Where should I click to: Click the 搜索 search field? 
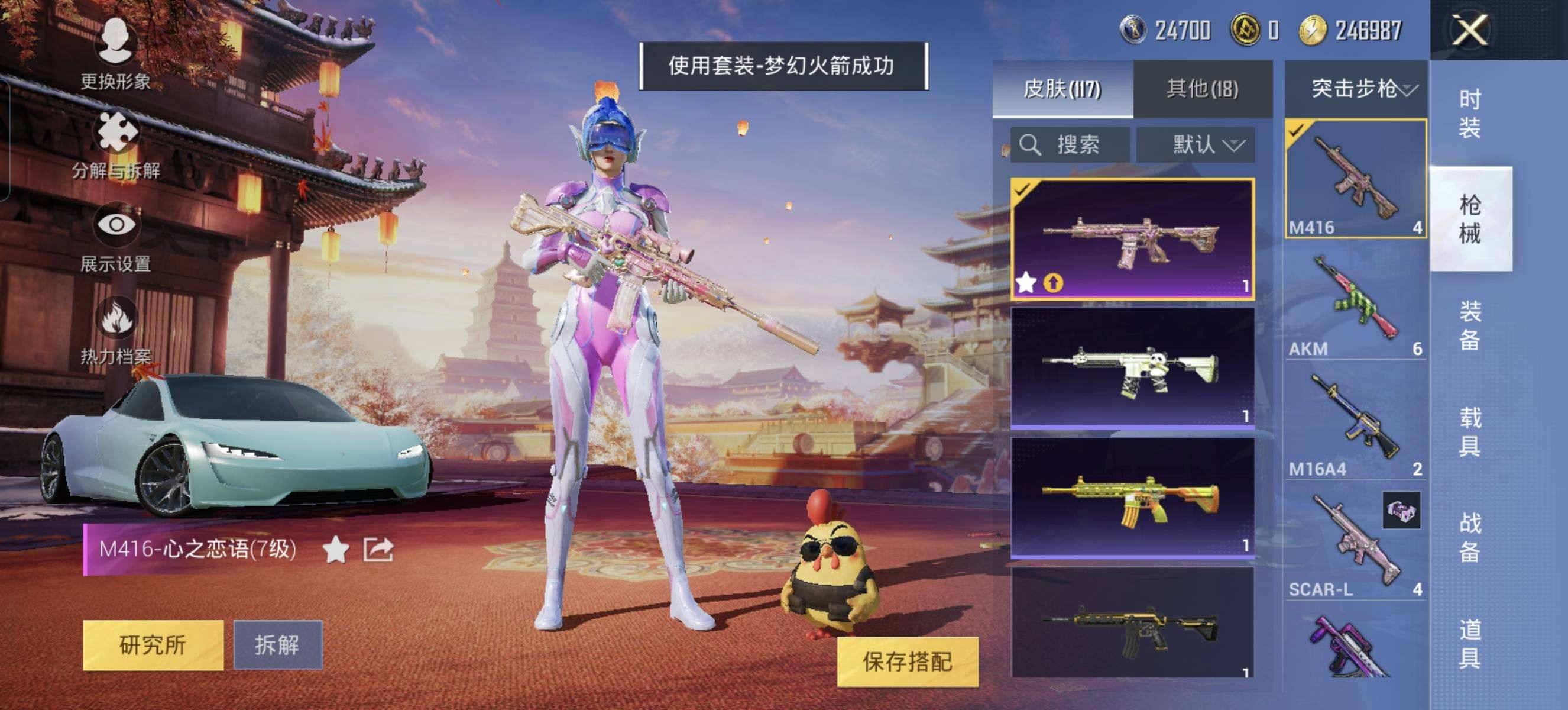point(1070,145)
